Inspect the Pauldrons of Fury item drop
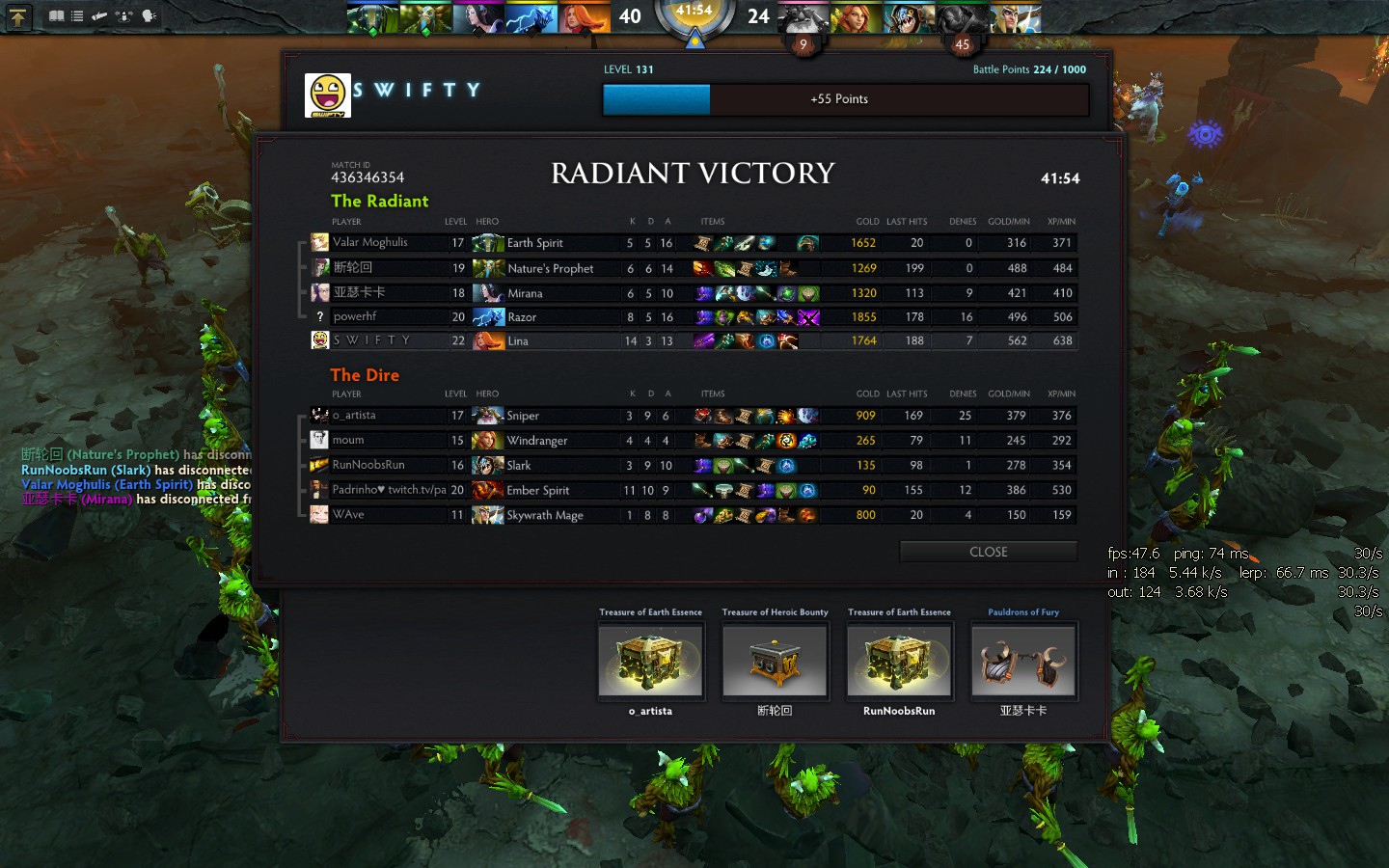The height and width of the screenshot is (868, 1389). pos(1023,661)
